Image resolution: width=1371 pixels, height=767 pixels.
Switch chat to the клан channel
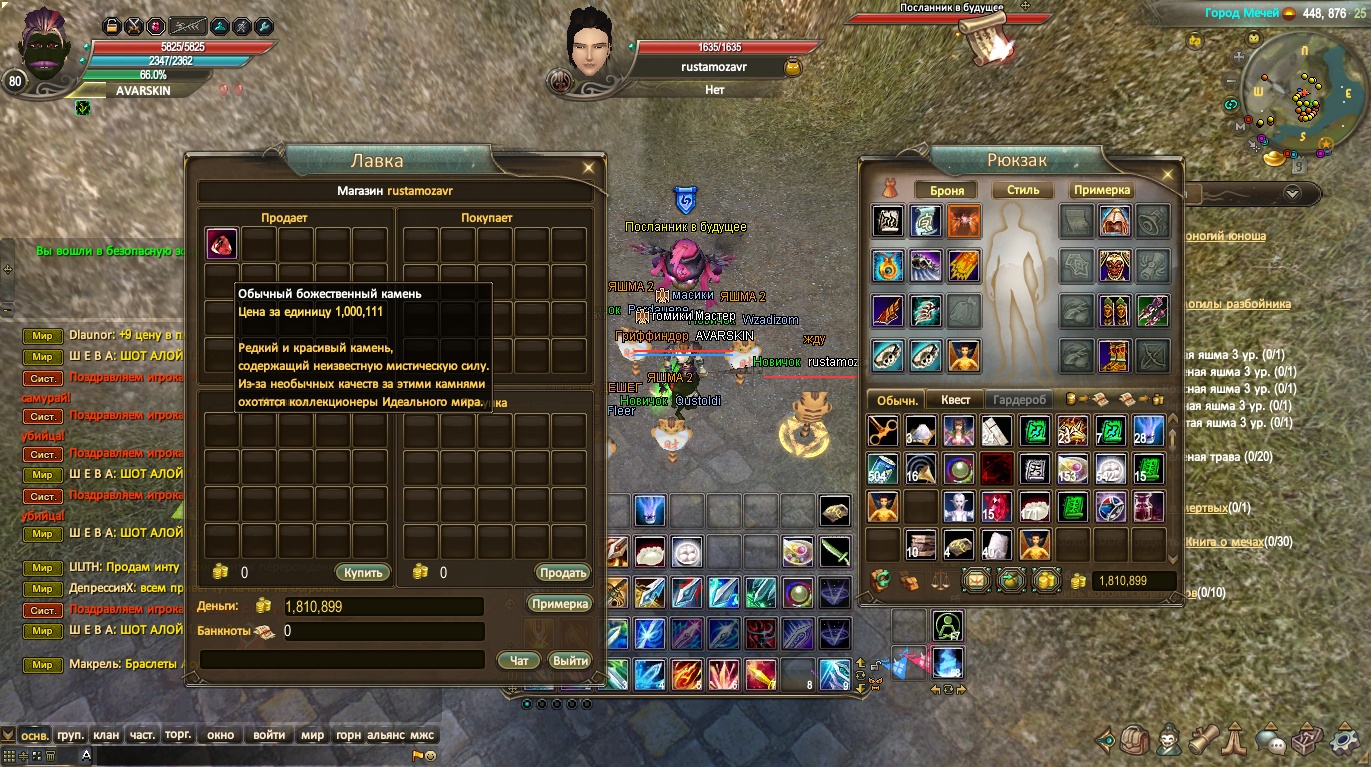click(106, 735)
